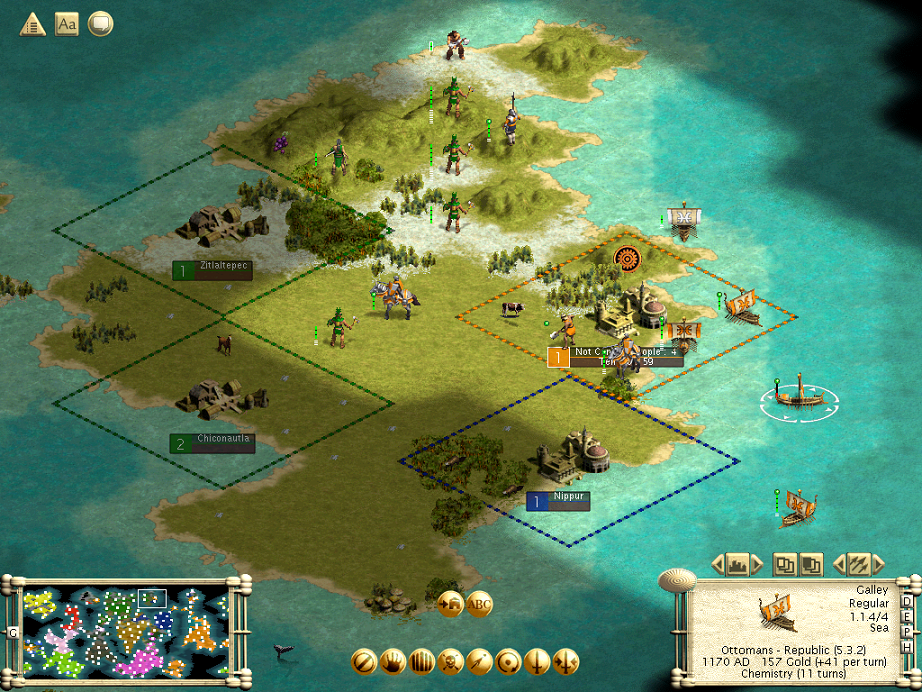Cycle to next unit with right arrow

[877, 564]
